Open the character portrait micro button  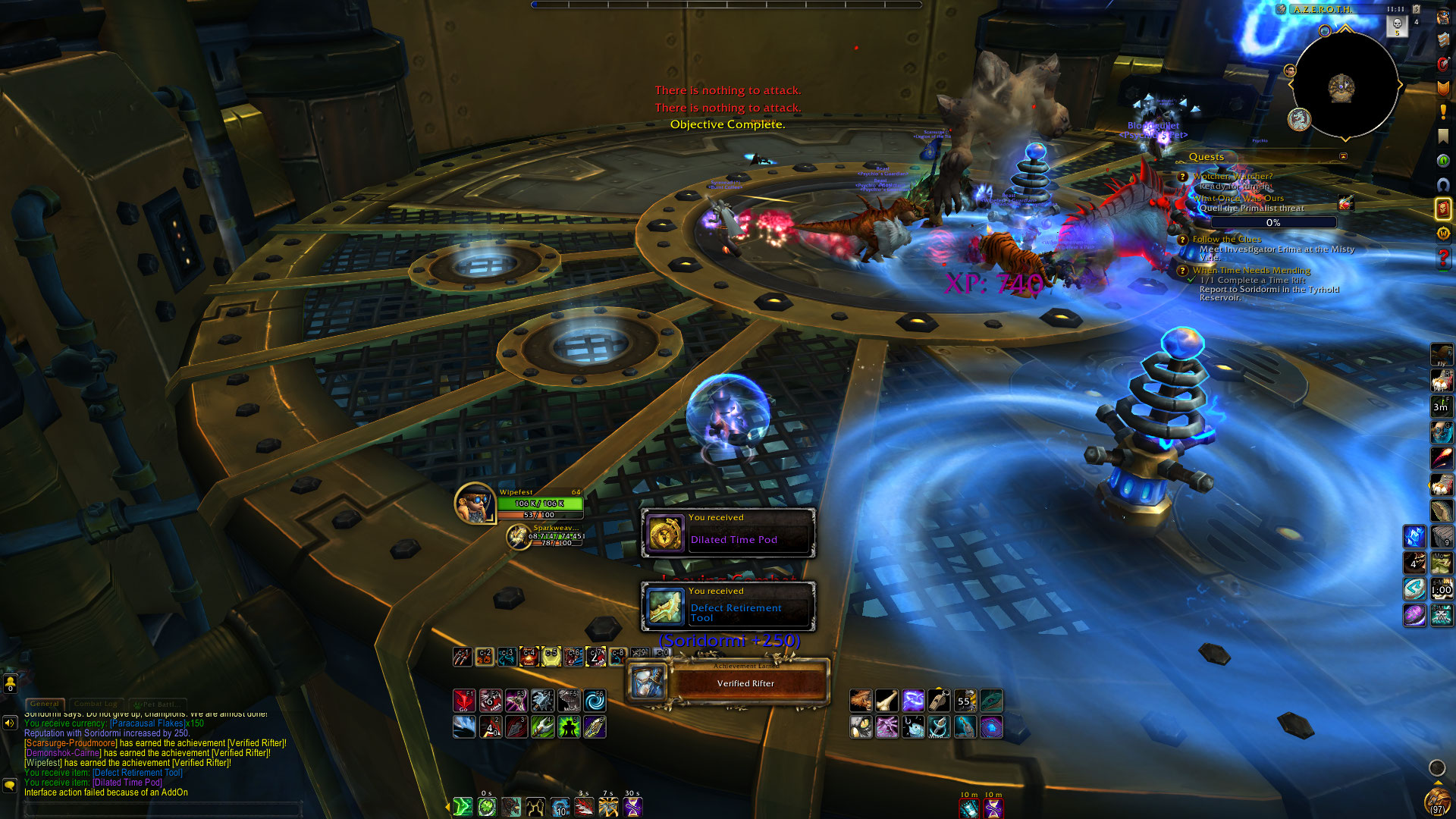coord(1443,17)
